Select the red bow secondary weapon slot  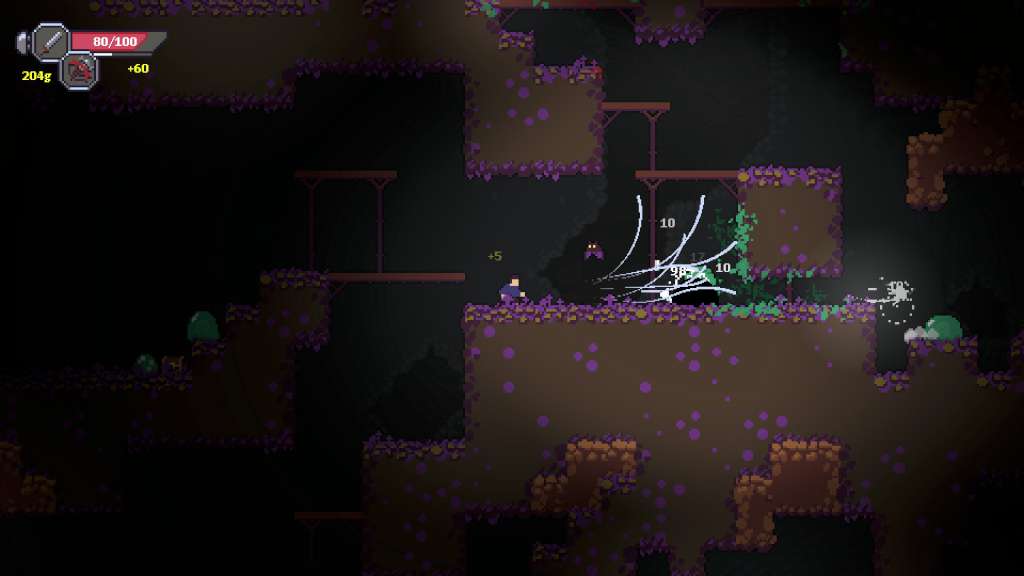tap(78, 70)
